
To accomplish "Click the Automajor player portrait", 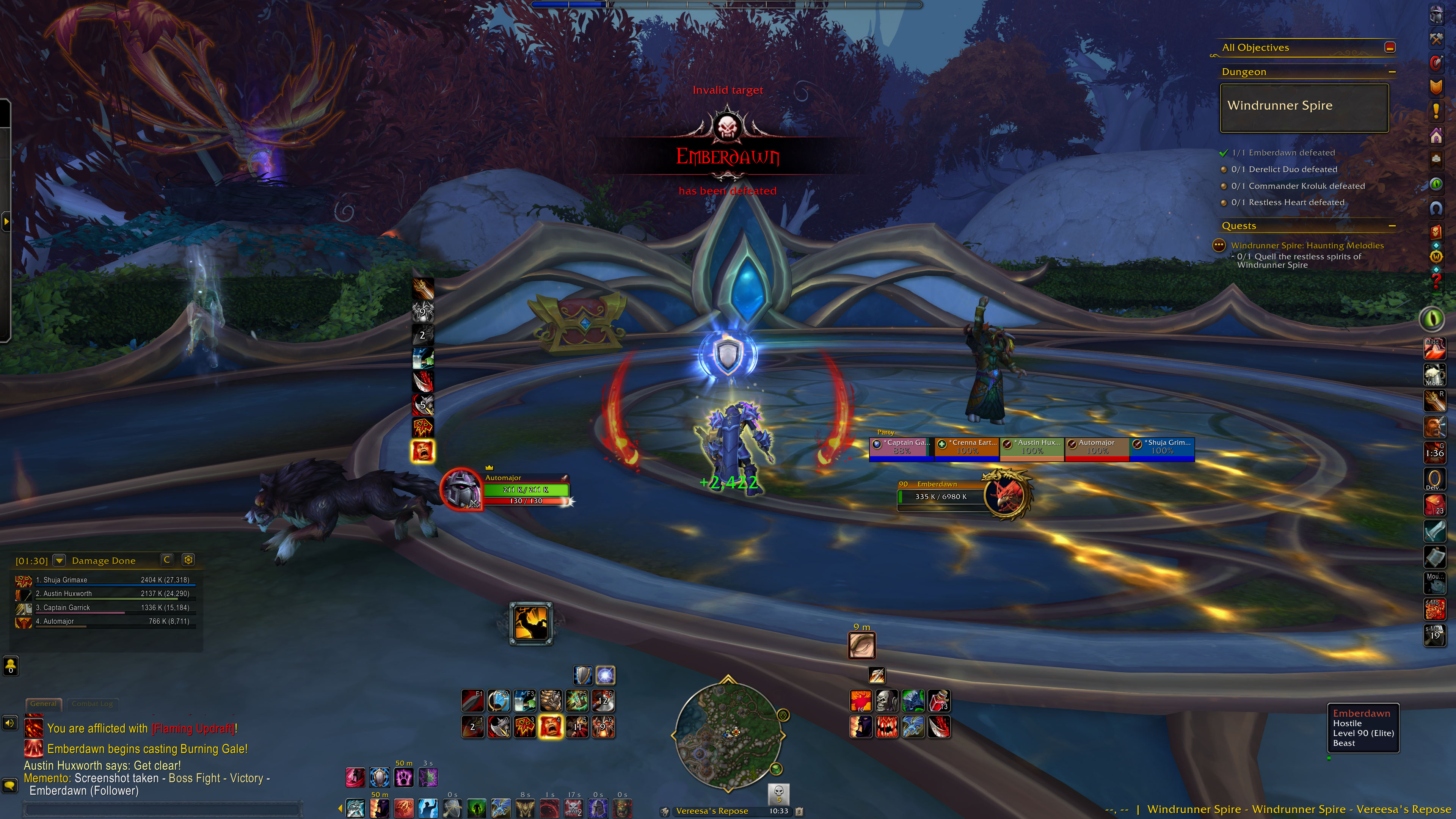I will click(x=462, y=489).
